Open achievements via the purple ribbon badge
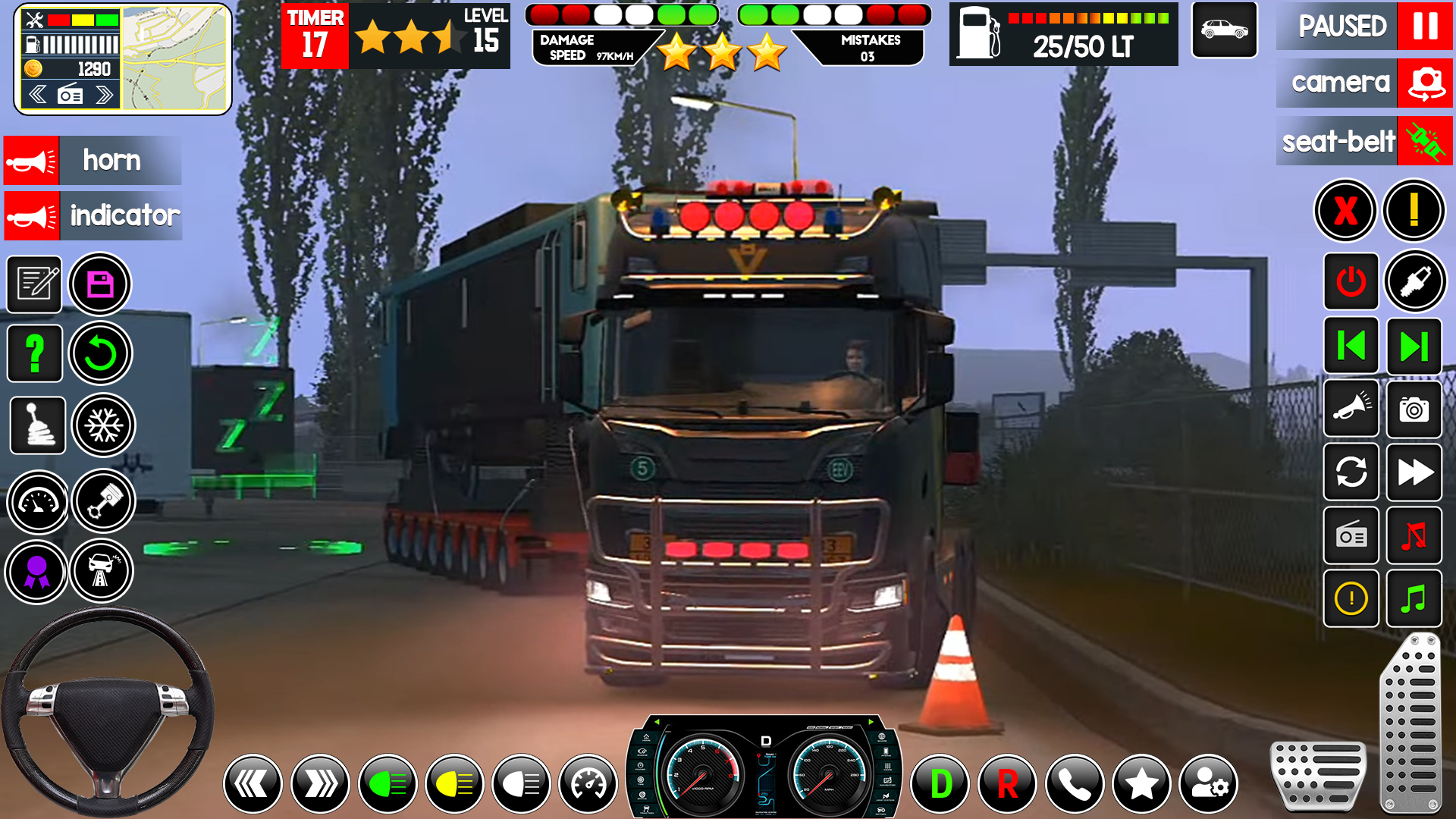 (x=36, y=571)
